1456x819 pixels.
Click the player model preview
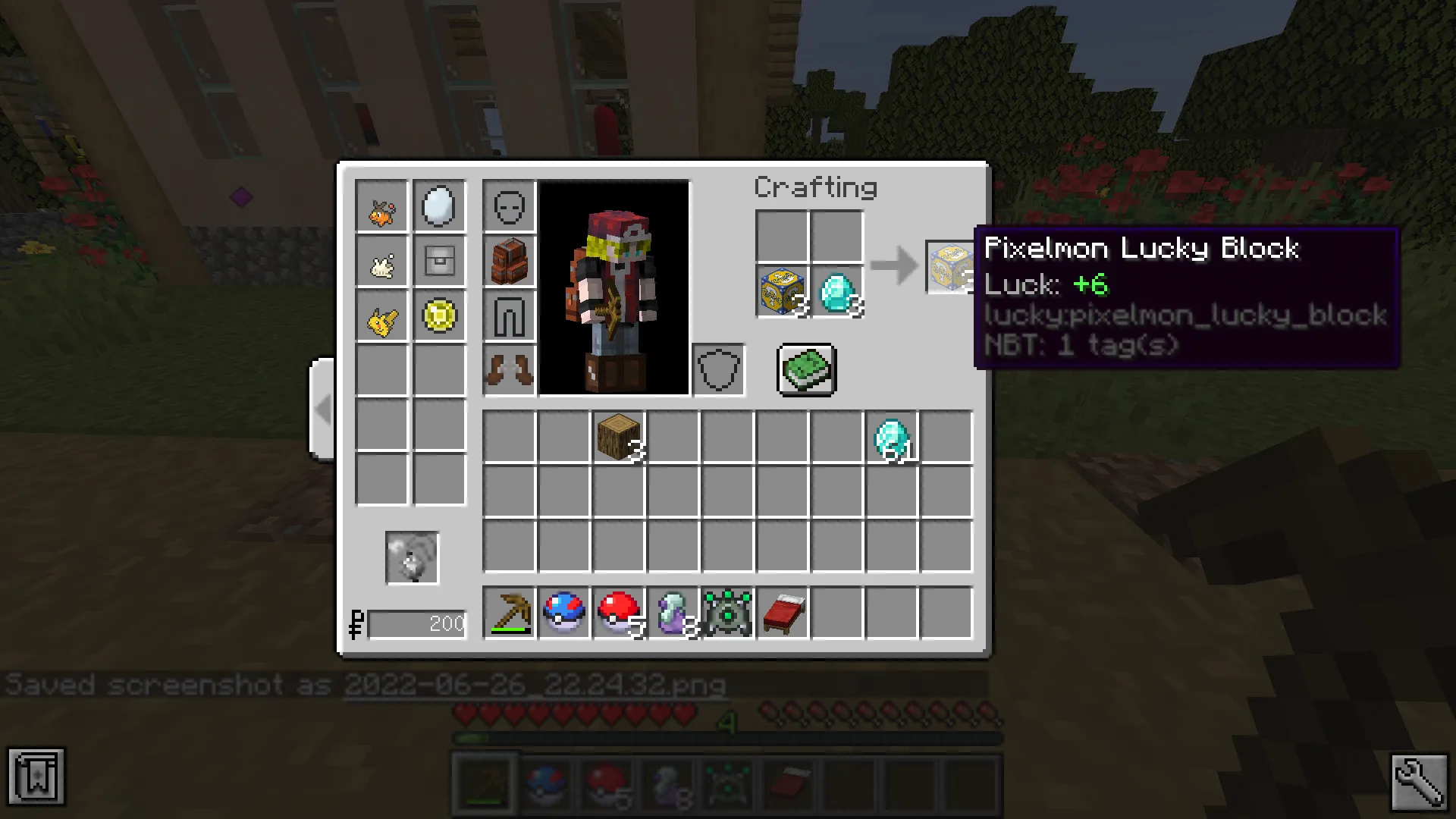click(616, 288)
